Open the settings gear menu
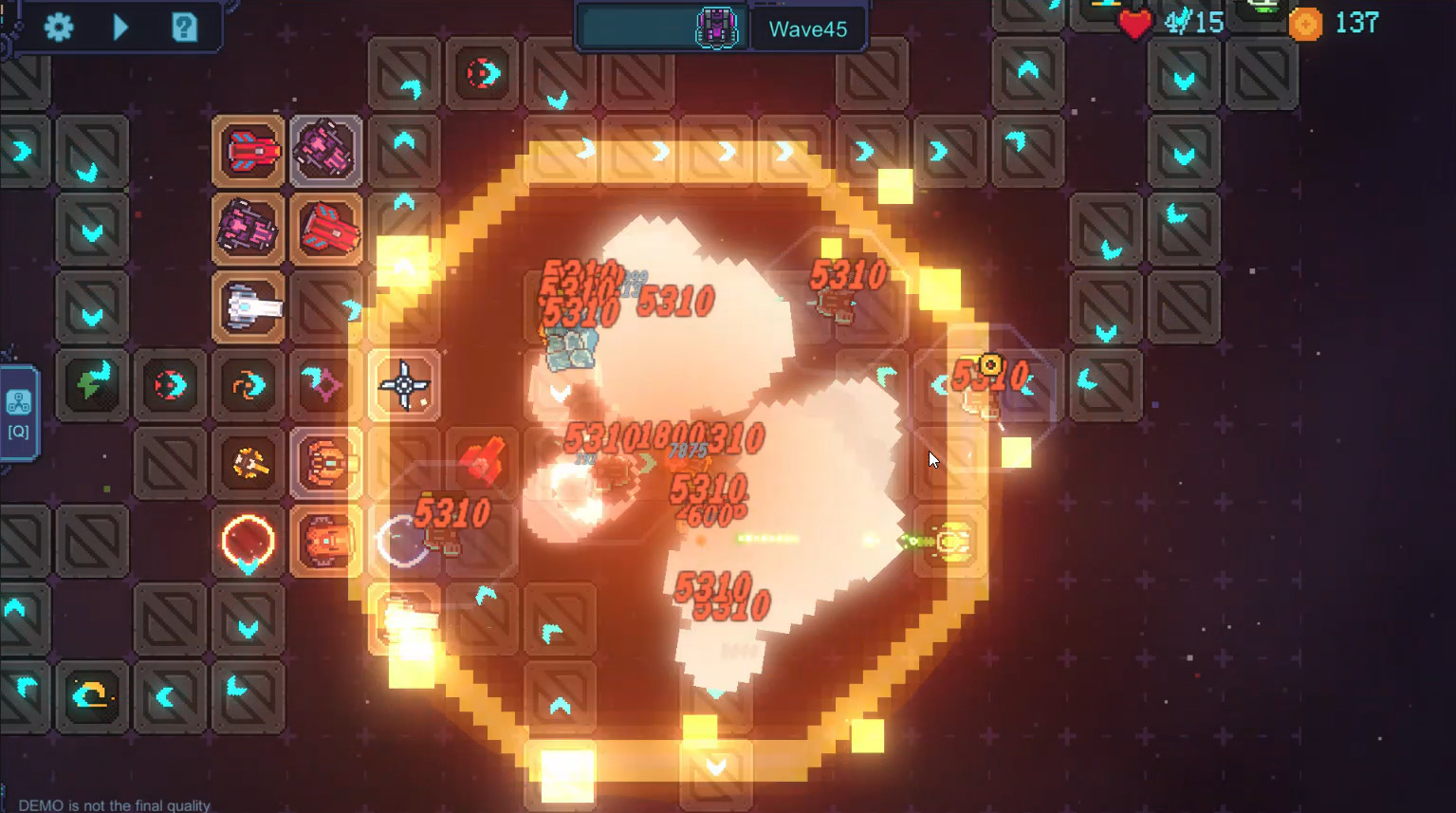 (x=59, y=27)
